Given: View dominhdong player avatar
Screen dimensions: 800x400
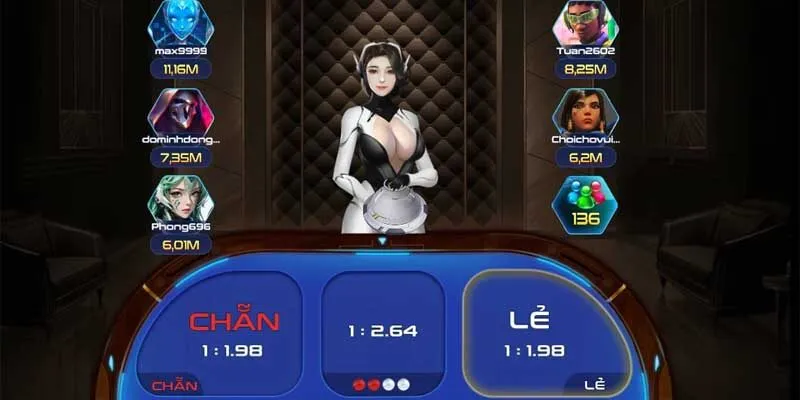Looking at the screenshot, I should point(181,111).
